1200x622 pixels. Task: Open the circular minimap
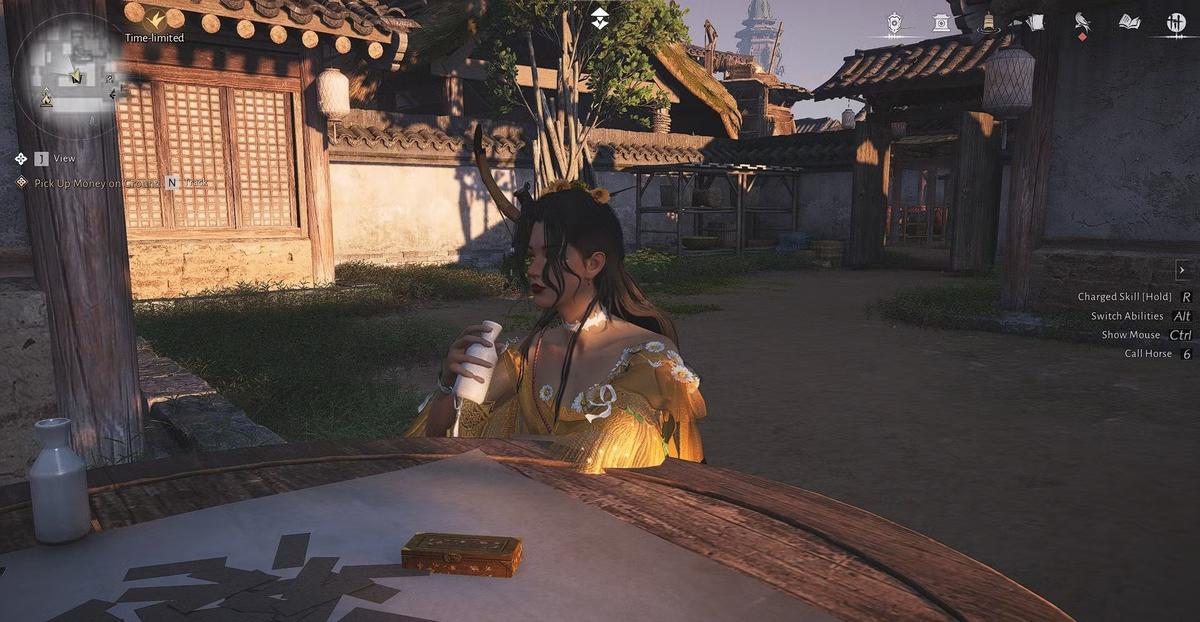68,75
